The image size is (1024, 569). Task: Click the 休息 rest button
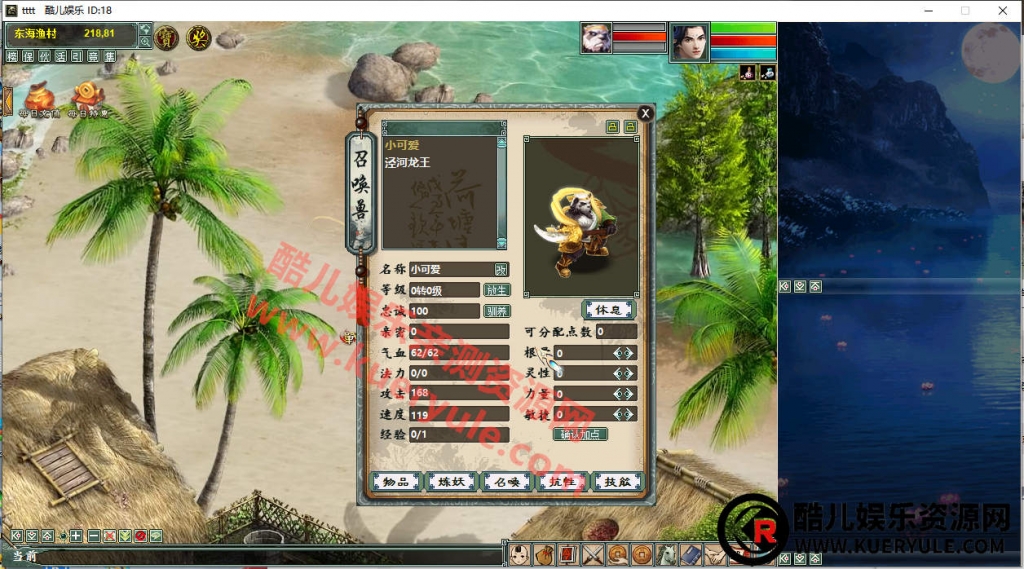click(608, 310)
